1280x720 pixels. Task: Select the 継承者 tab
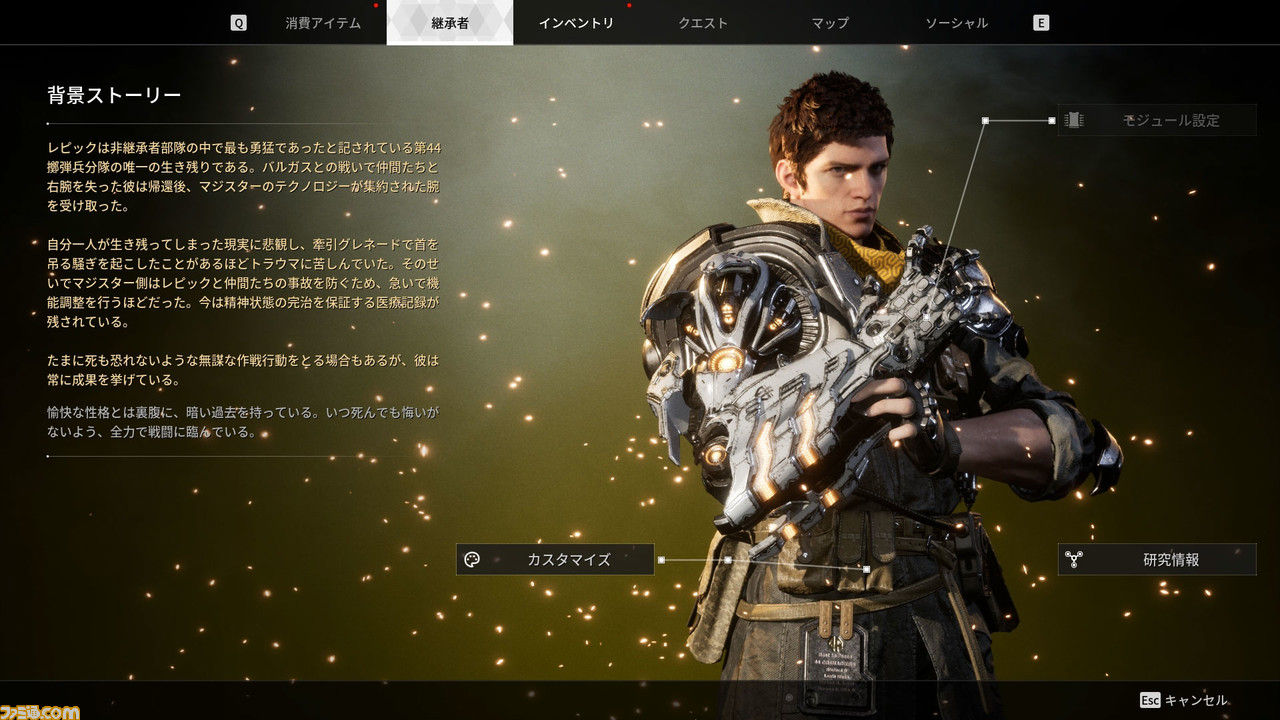tap(449, 23)
